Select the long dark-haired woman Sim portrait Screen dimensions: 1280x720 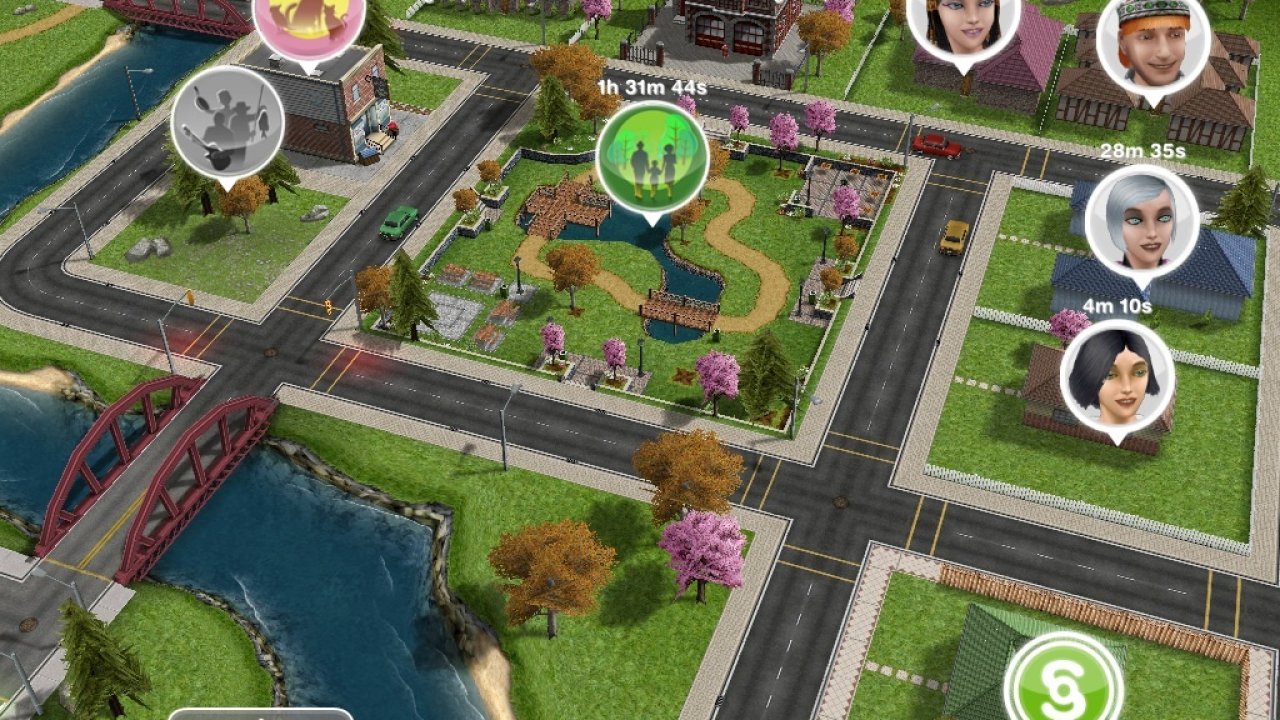962,25
